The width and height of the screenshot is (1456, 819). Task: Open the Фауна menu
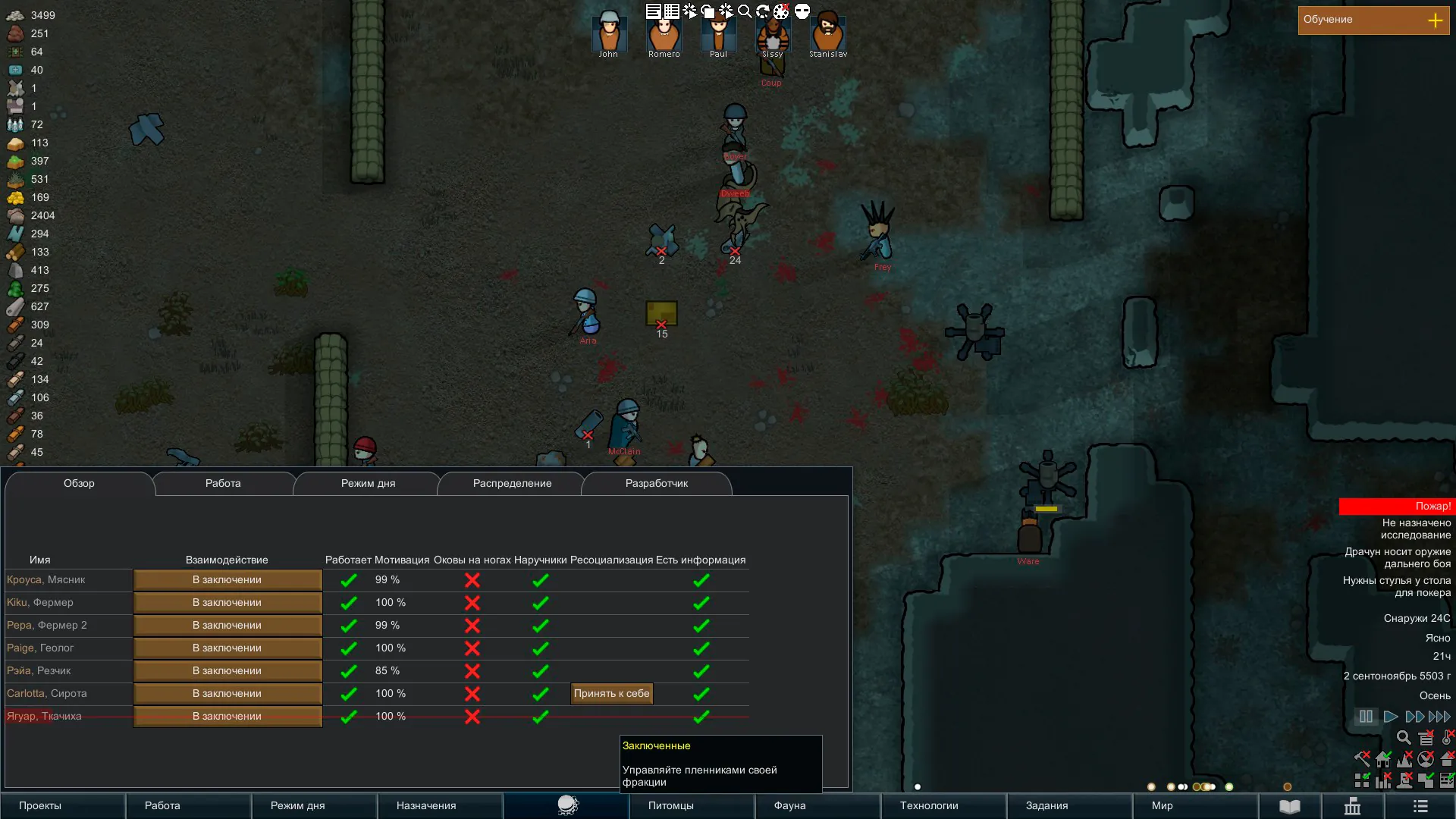tap(789, 806)
